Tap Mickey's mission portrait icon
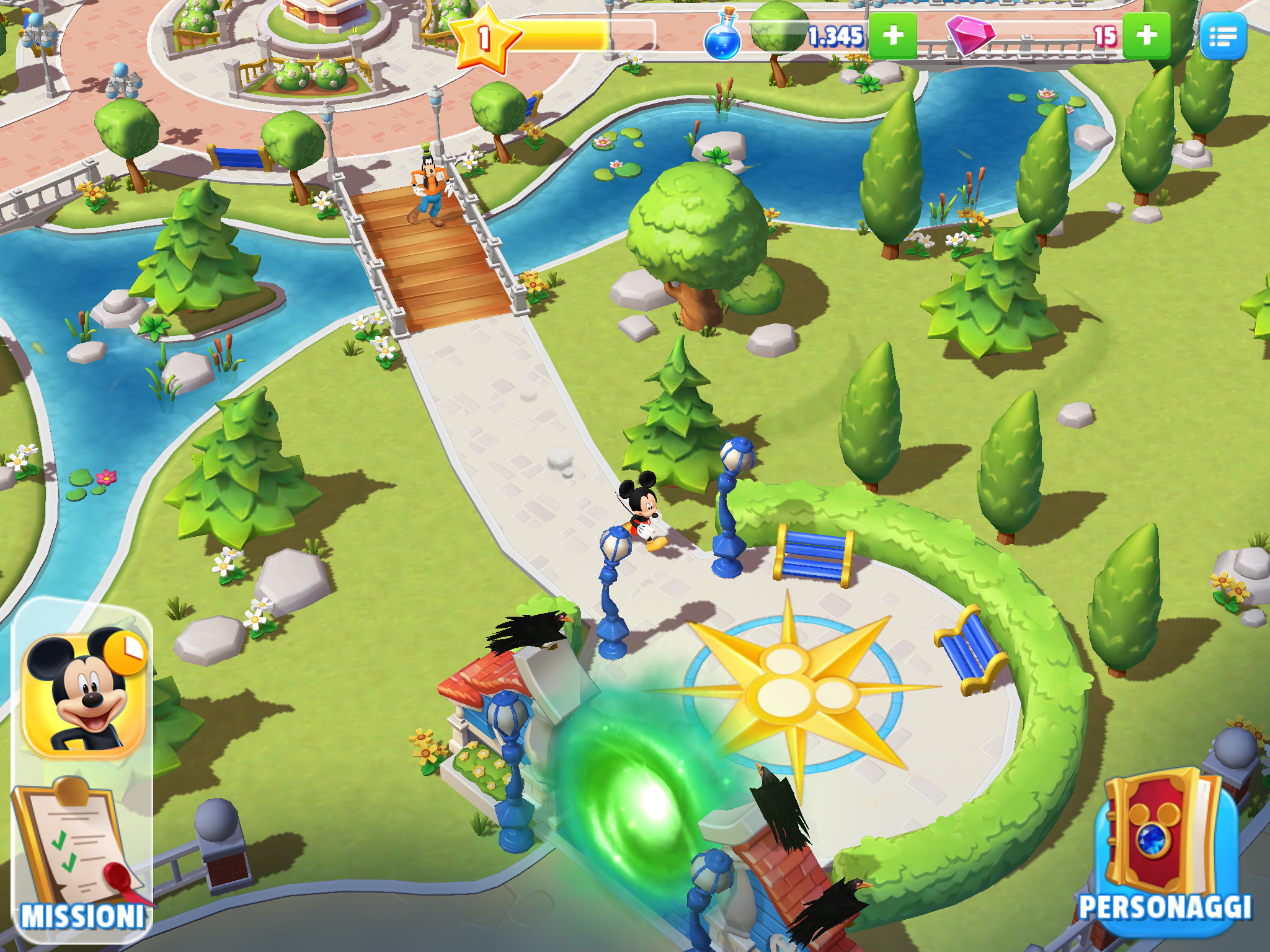 (x=84, y=694)
